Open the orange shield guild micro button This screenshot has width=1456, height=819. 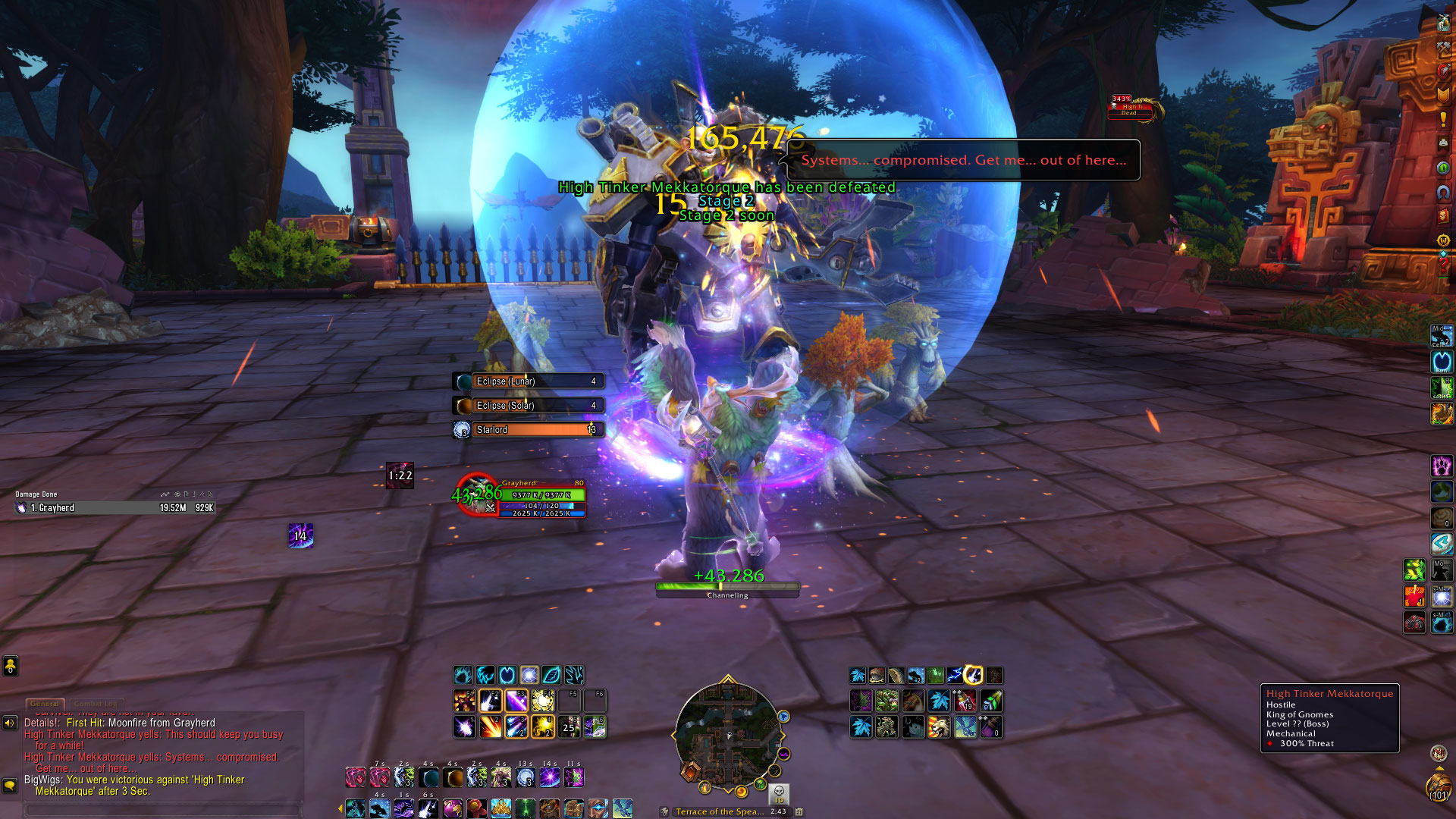[x=1443, y=95]
